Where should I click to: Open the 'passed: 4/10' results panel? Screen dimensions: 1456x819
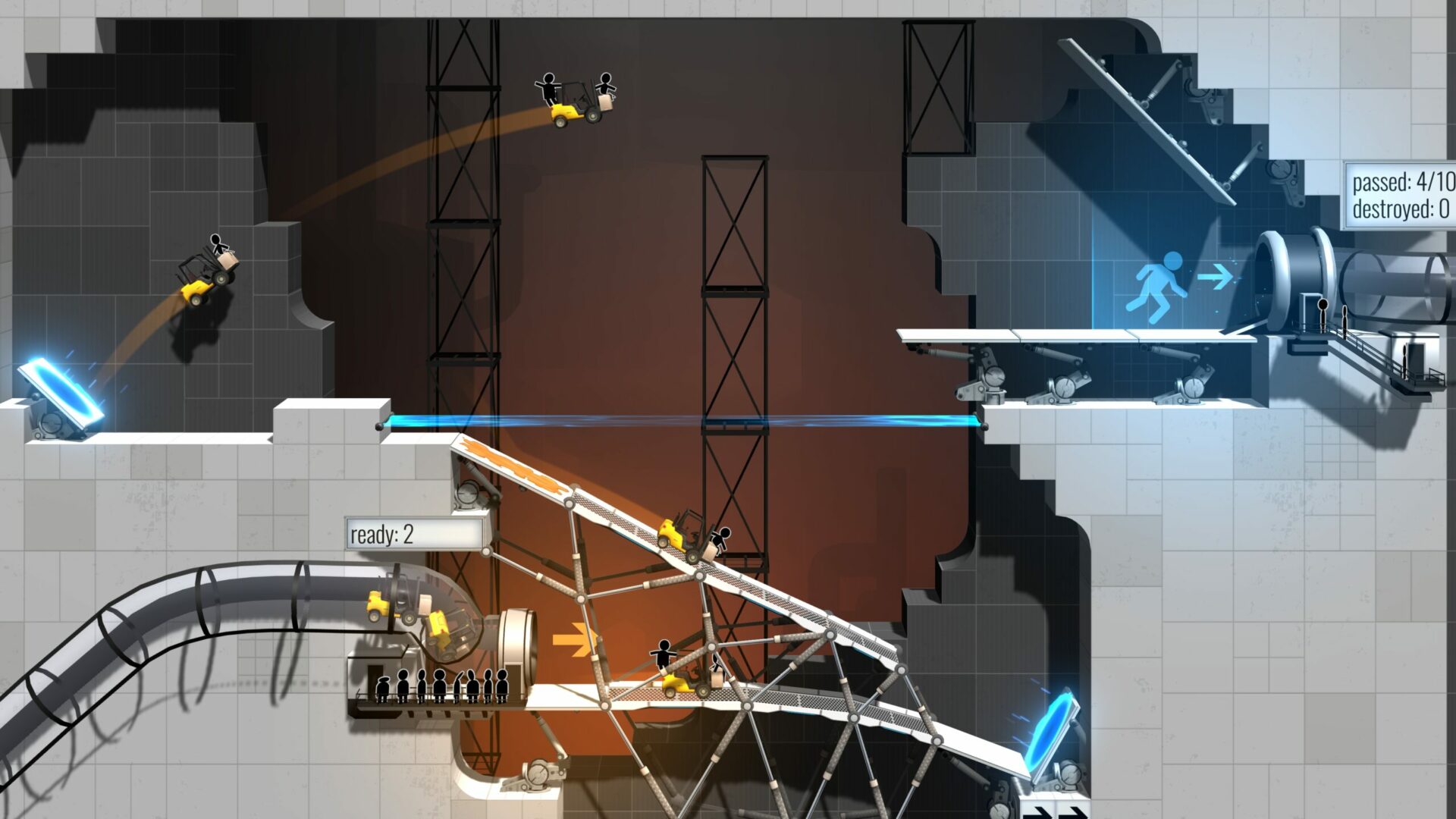pos(1398,182)
